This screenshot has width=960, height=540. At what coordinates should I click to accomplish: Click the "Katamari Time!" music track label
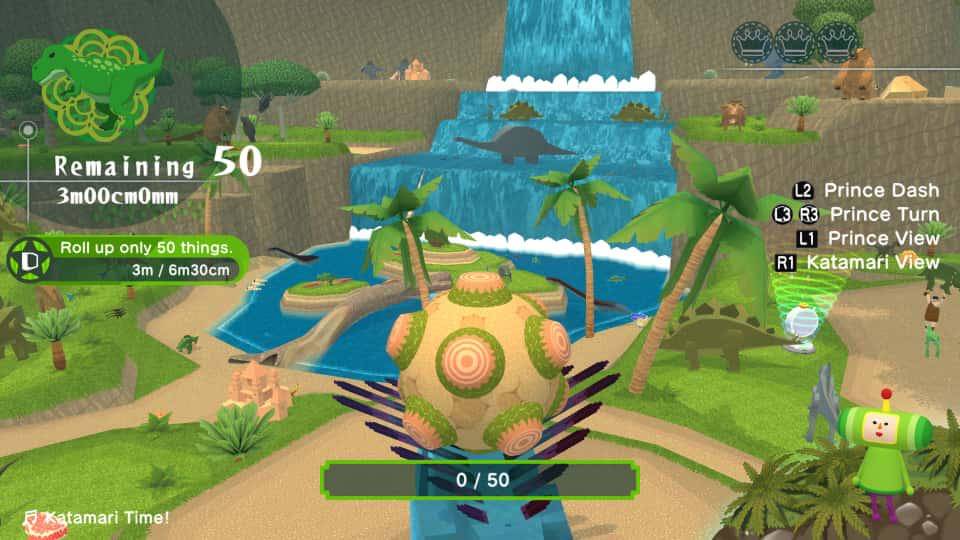point(97,517)
